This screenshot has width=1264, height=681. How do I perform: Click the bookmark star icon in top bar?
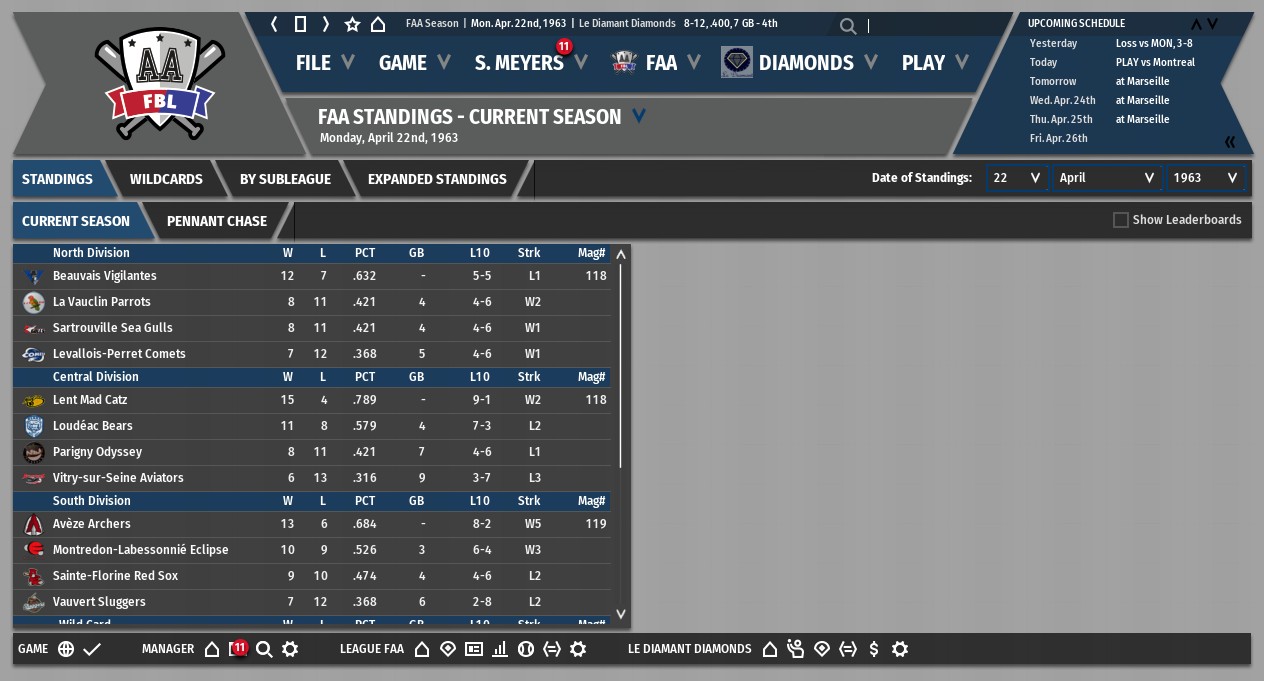click(x=352, y=24)
